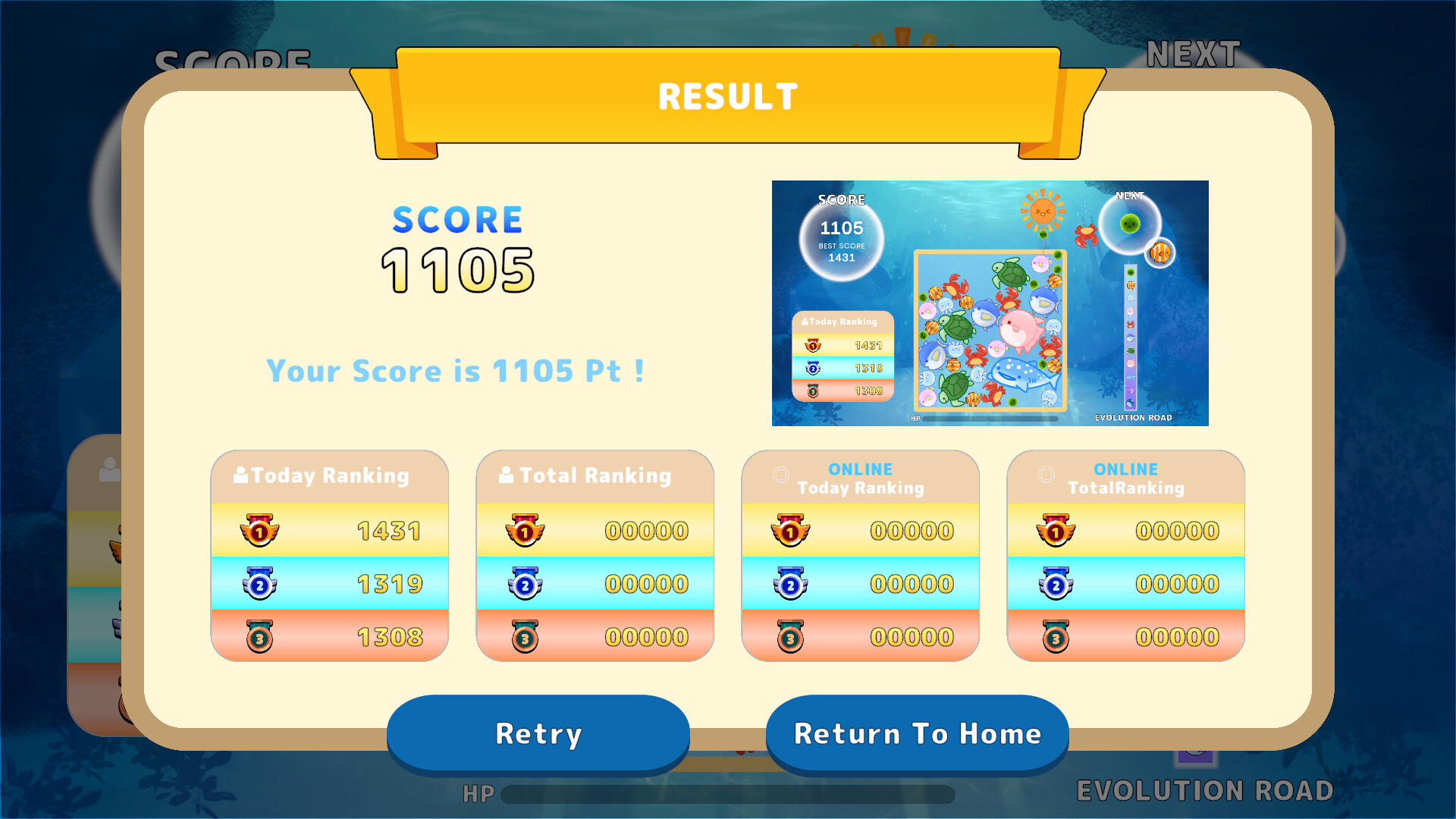This screenshot has height=819, width=1456.
Task: Click the blue second-place medal in Today Ranking
Action: point(260,584)
